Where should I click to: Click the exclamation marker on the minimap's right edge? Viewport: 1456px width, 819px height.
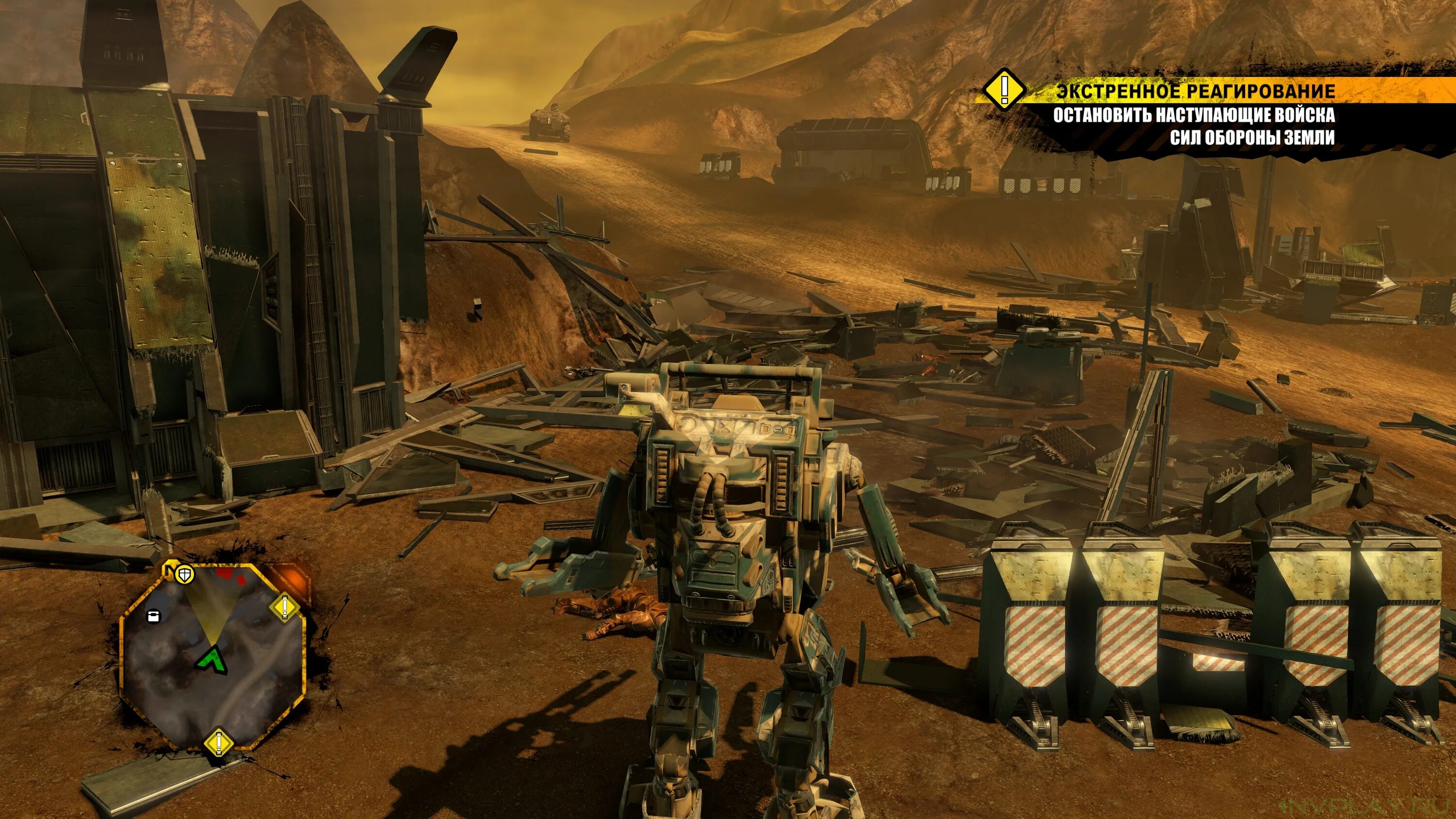284,608
